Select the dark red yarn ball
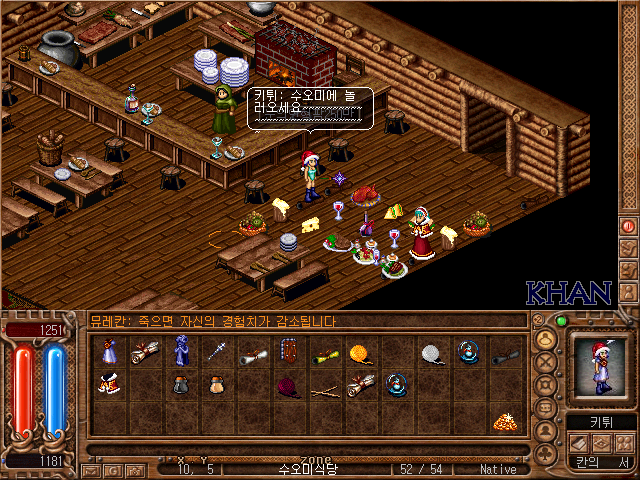The image size is (640, 480). point(288,385)
